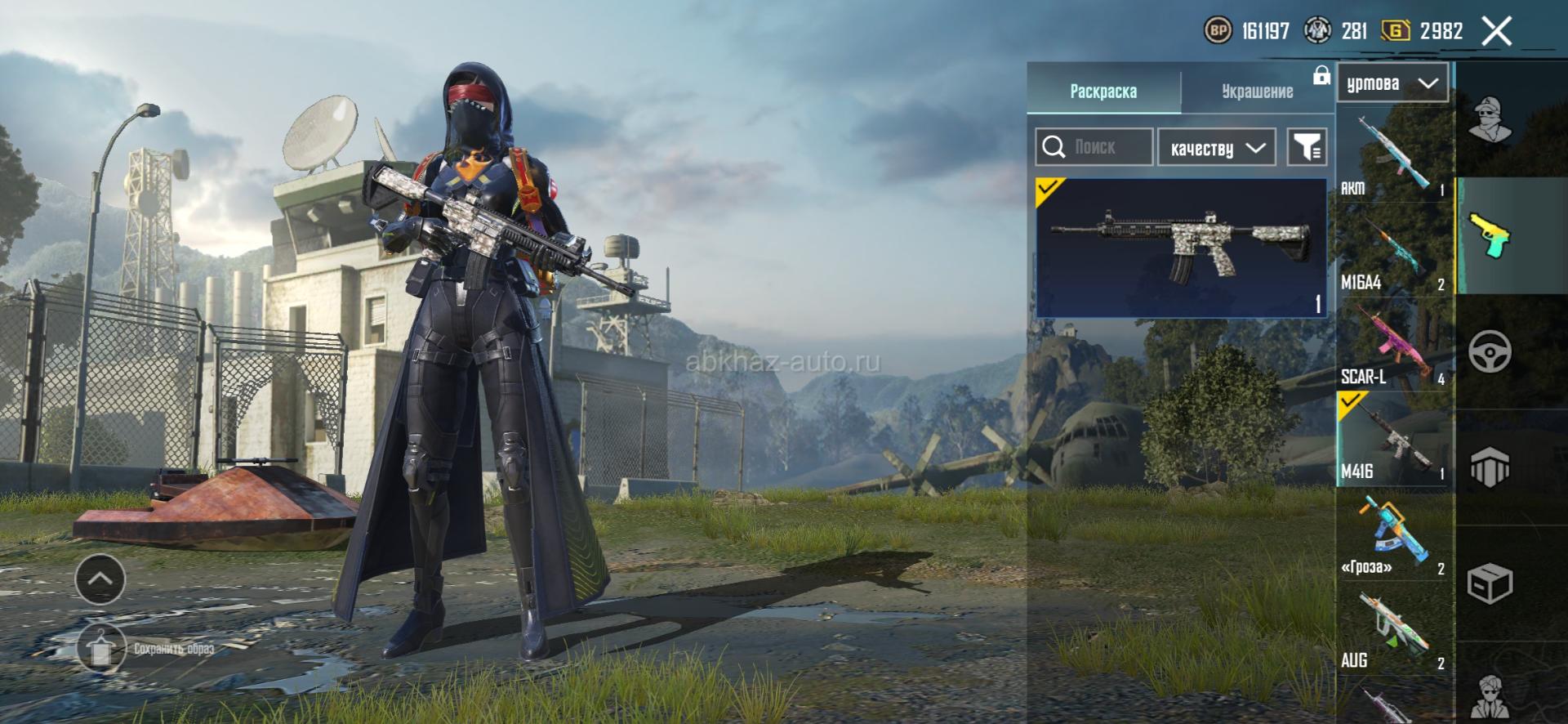Expand the up-arrow circle button

tap(100, 579)
